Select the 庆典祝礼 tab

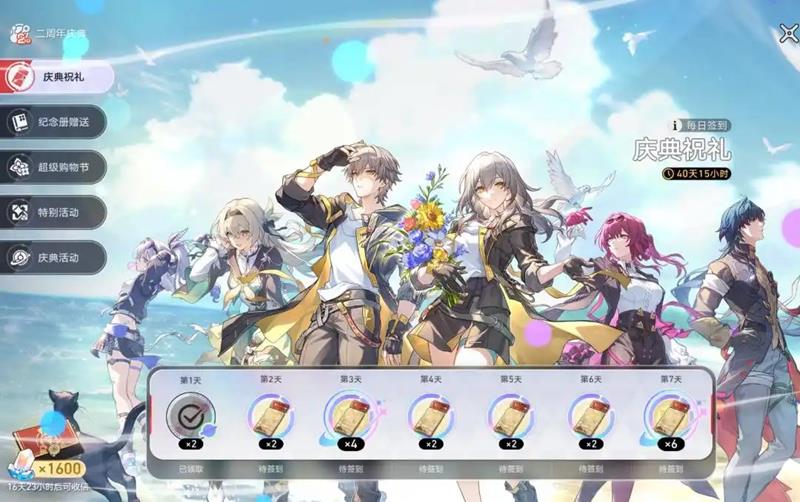(x=55, y=76)
